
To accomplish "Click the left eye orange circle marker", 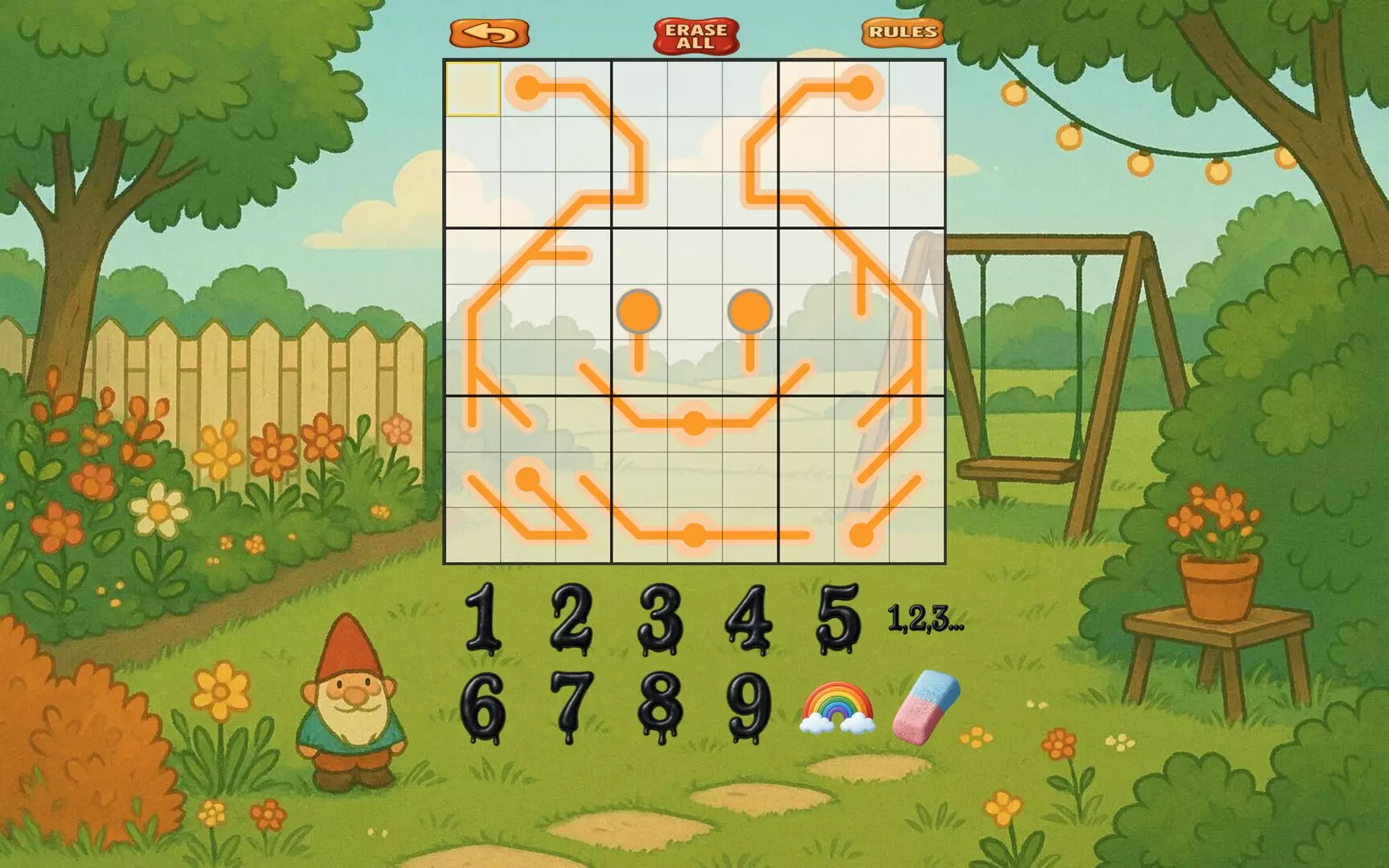I will coord(638,309).
